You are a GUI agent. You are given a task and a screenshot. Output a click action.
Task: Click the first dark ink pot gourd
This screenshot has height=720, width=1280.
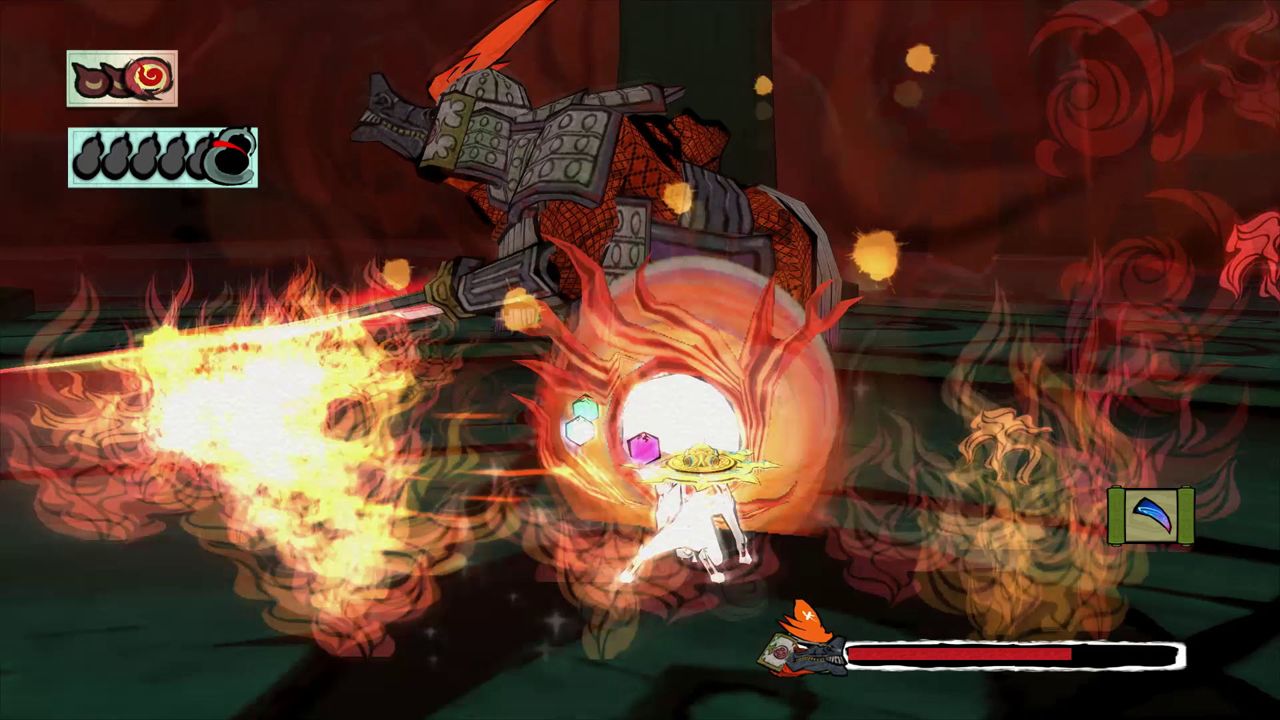click(x=87, y=157)
